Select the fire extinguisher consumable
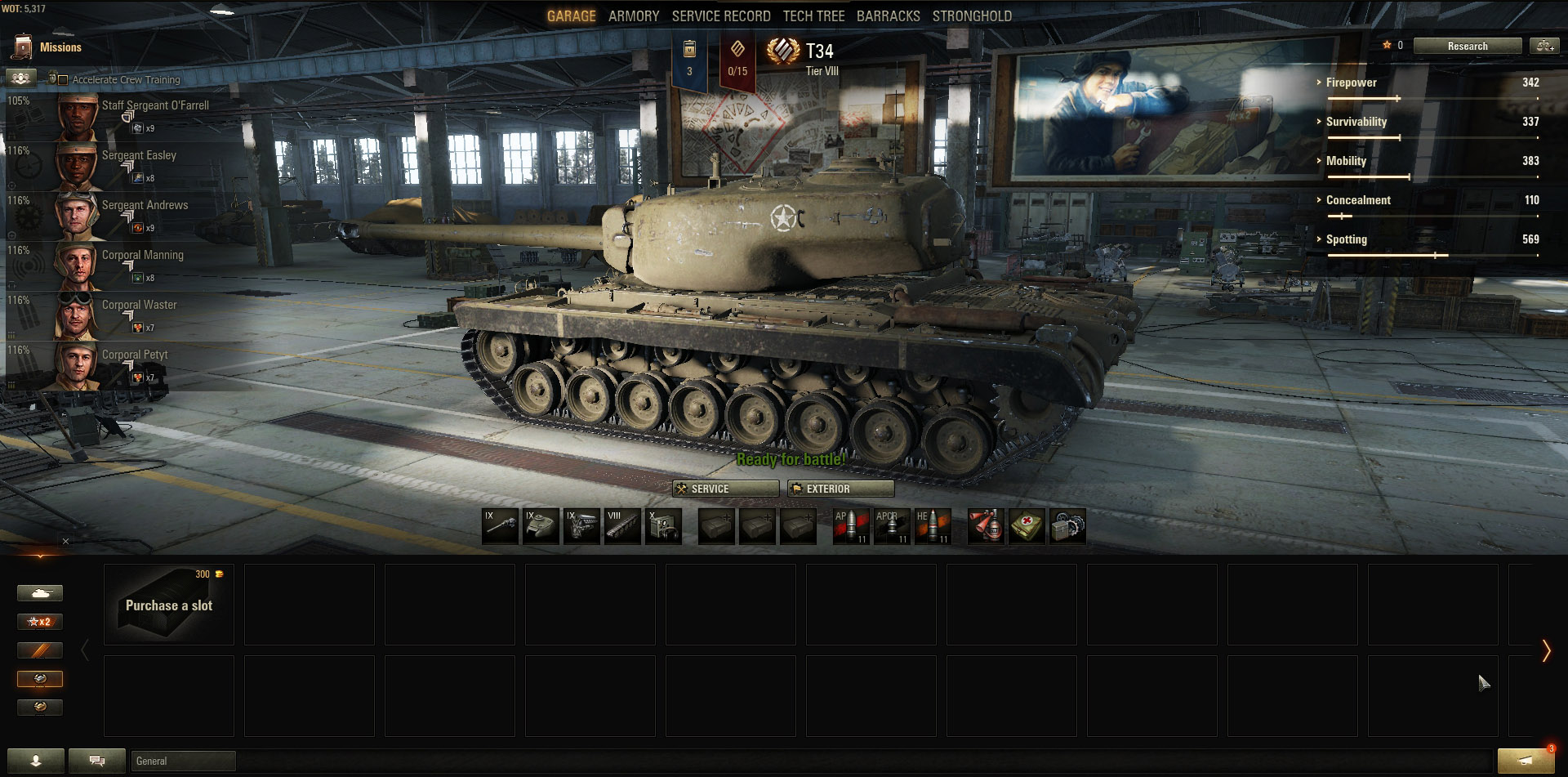 [x=986, y=527]
